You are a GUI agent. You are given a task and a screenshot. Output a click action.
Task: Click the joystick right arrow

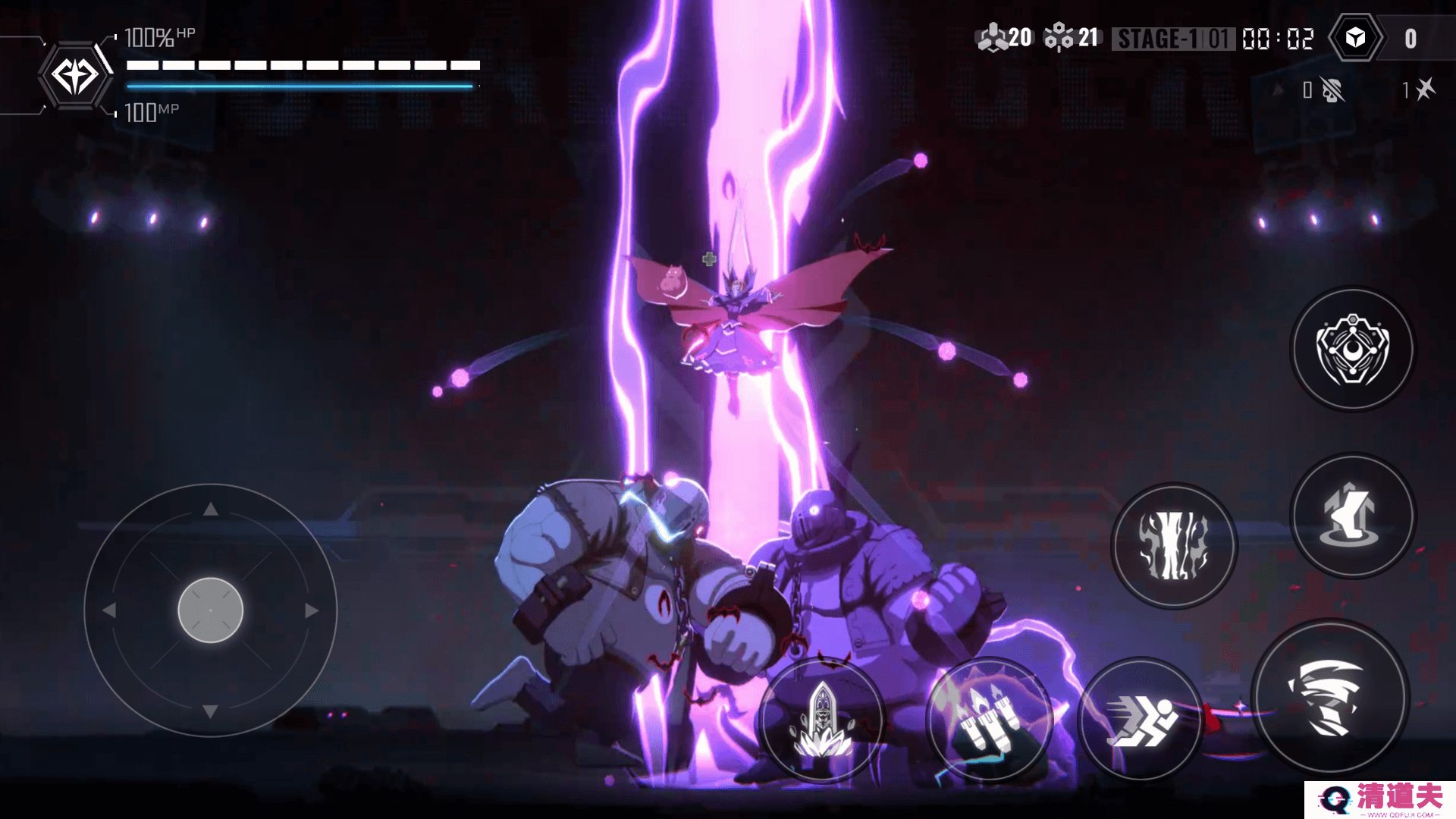click(312, 610)
